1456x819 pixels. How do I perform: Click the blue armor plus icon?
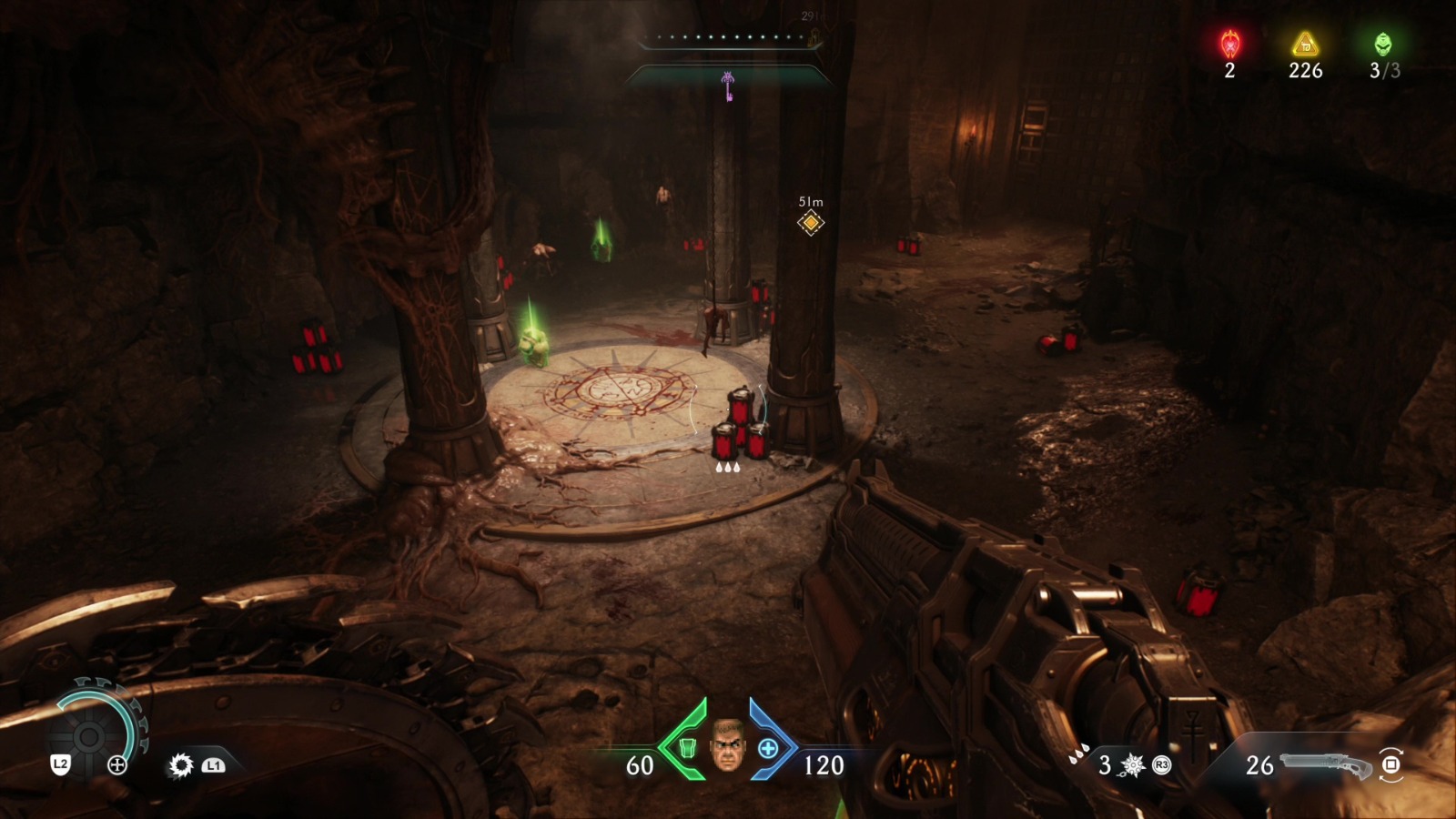click(x=769, y=749)
